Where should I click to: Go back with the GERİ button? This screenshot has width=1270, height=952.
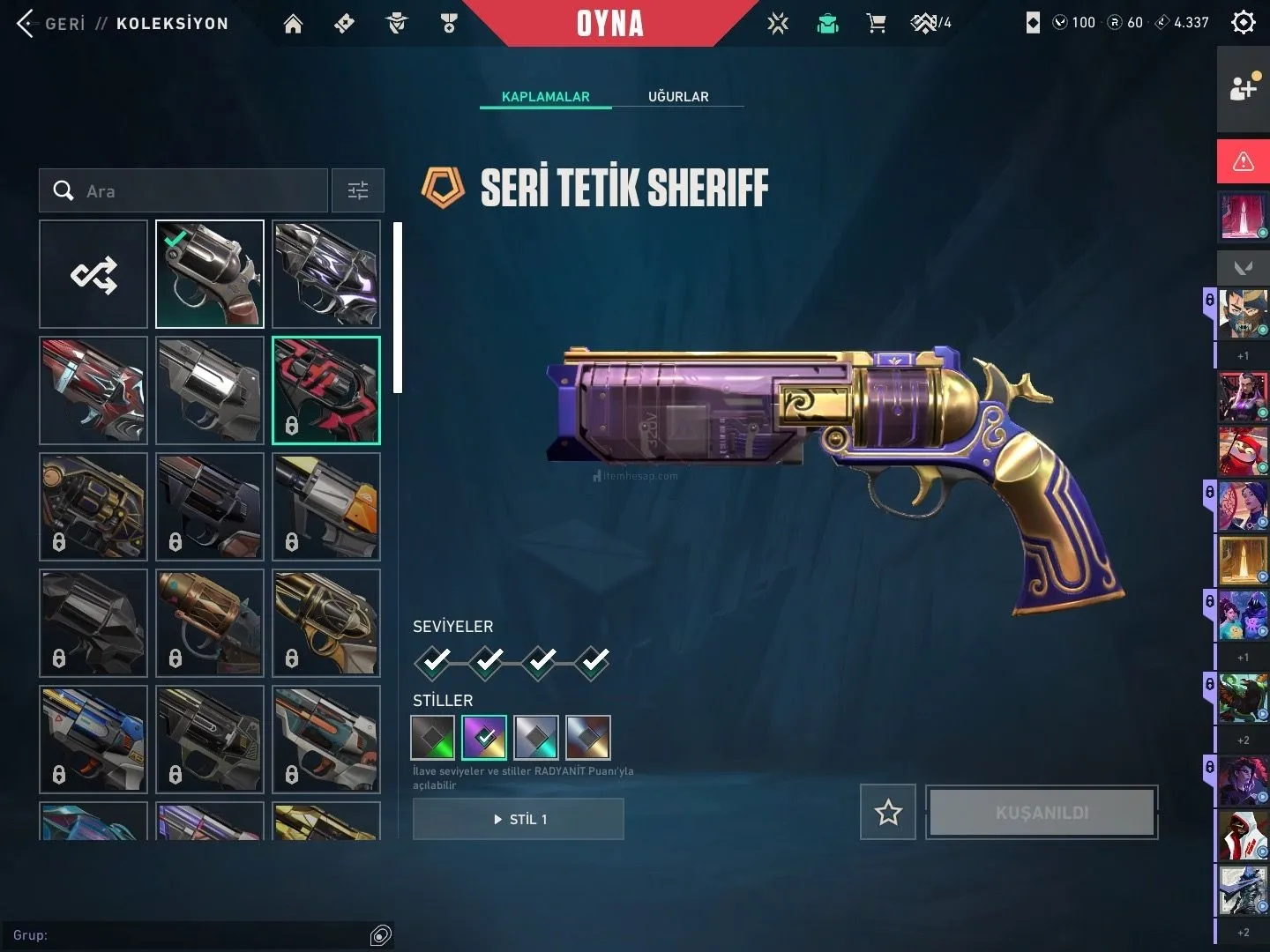[x=51, y=24]
